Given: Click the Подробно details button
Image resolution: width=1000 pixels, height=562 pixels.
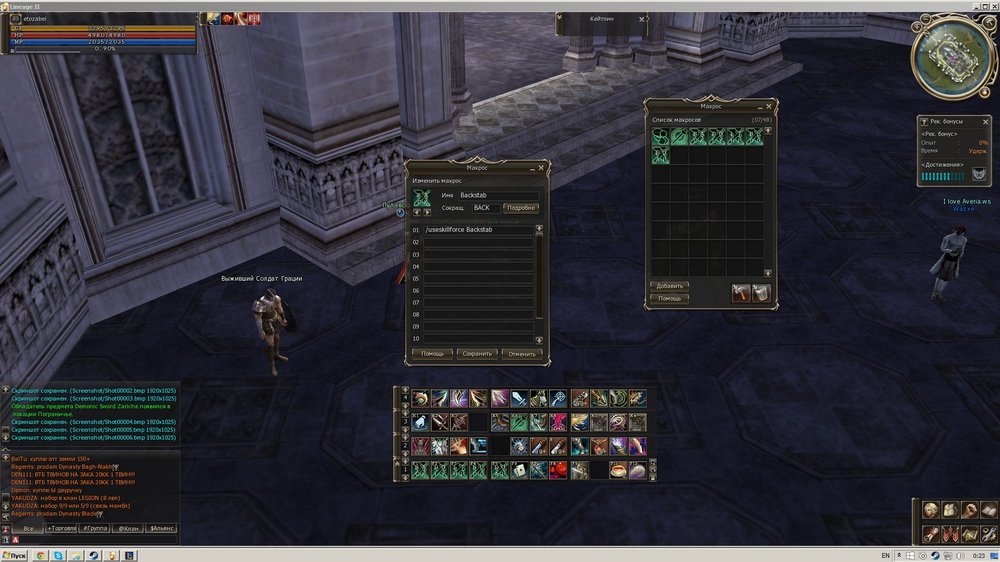Looking at the screenshot, I should (520, 208).
